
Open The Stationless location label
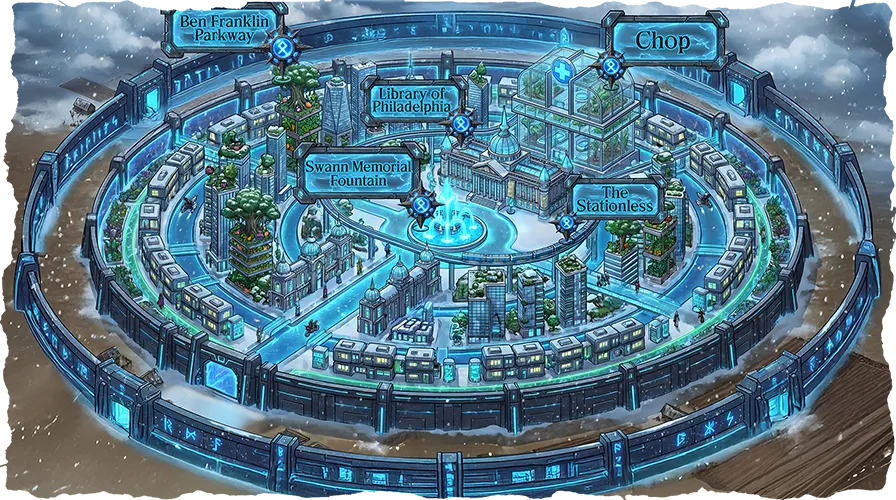pos(613,198)
